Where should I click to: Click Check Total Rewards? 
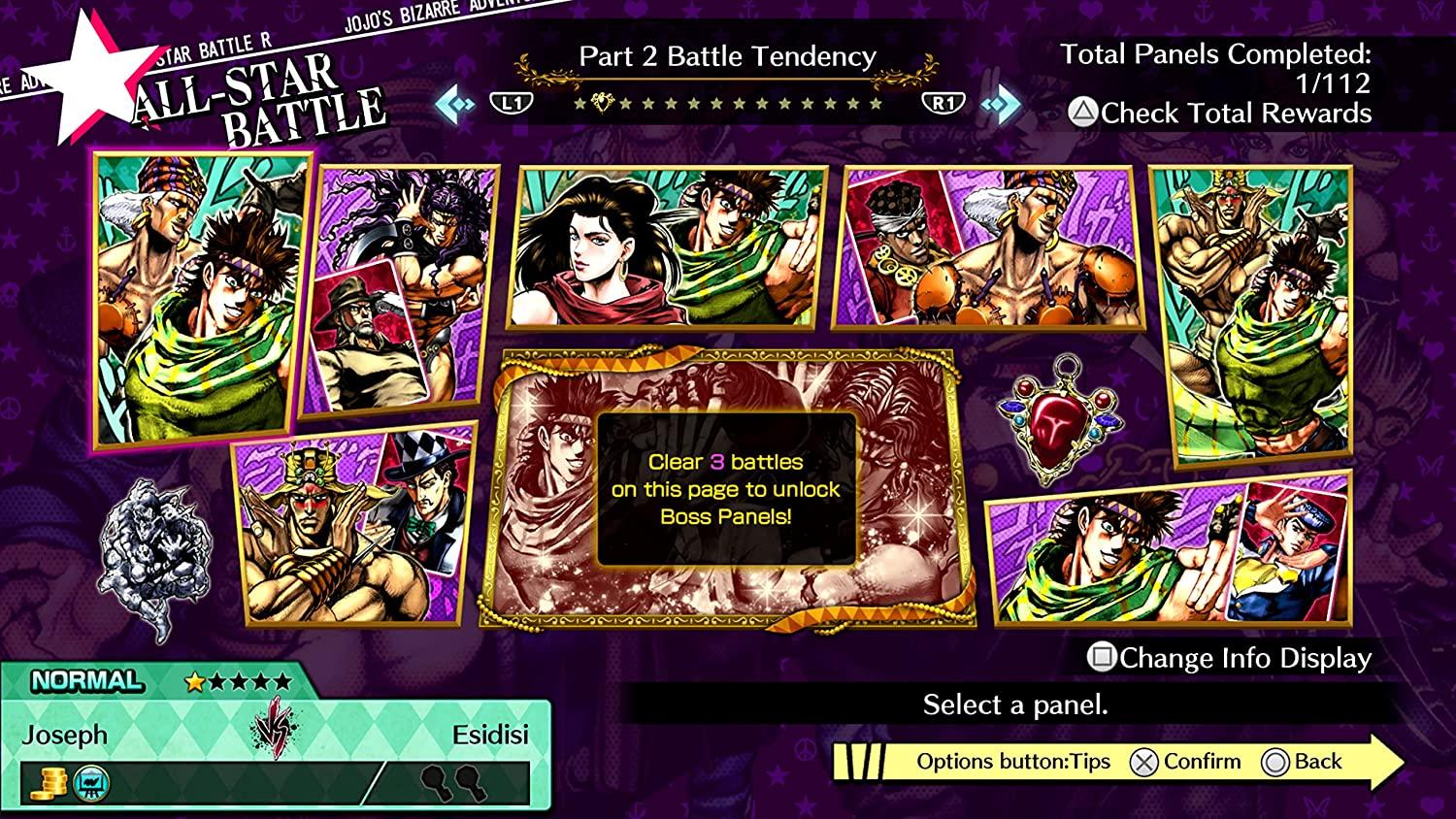coord(1239,113)
